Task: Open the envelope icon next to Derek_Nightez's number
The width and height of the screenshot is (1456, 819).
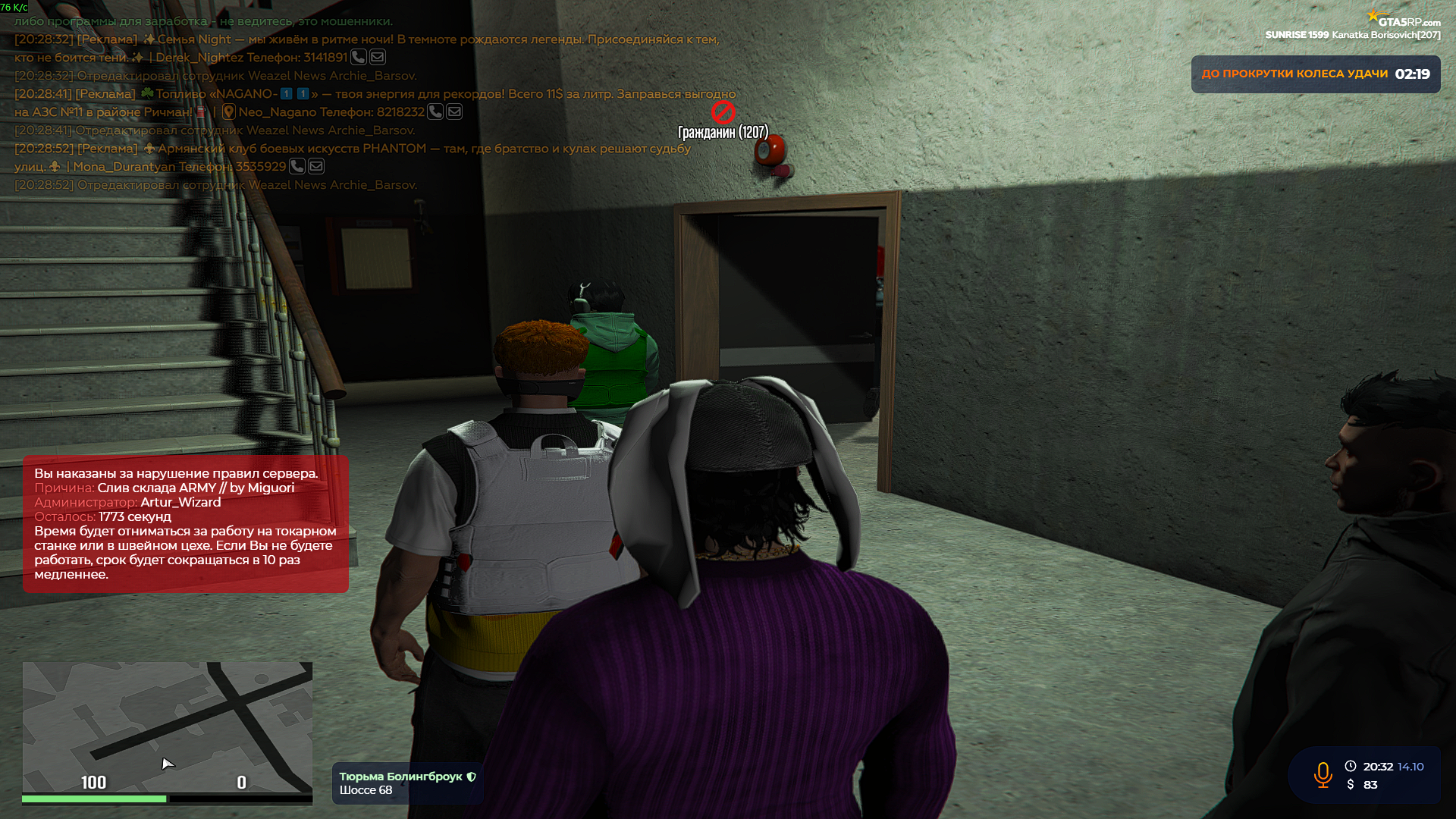Action: (x=377, y=58)
